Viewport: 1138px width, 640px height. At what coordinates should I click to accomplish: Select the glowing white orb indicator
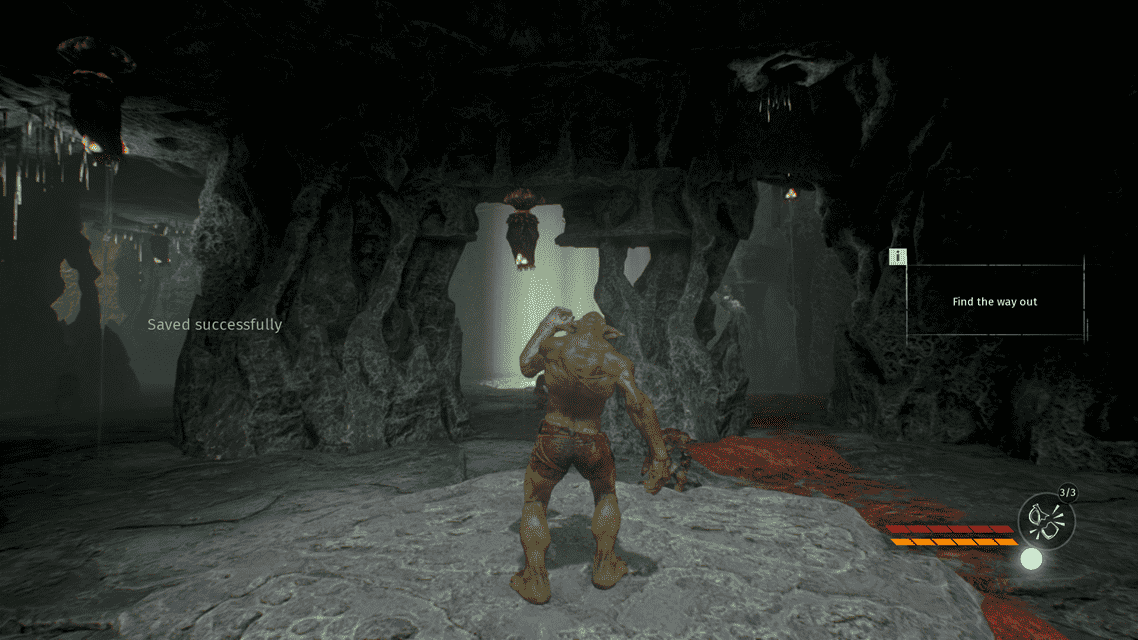coord(1031,559)
